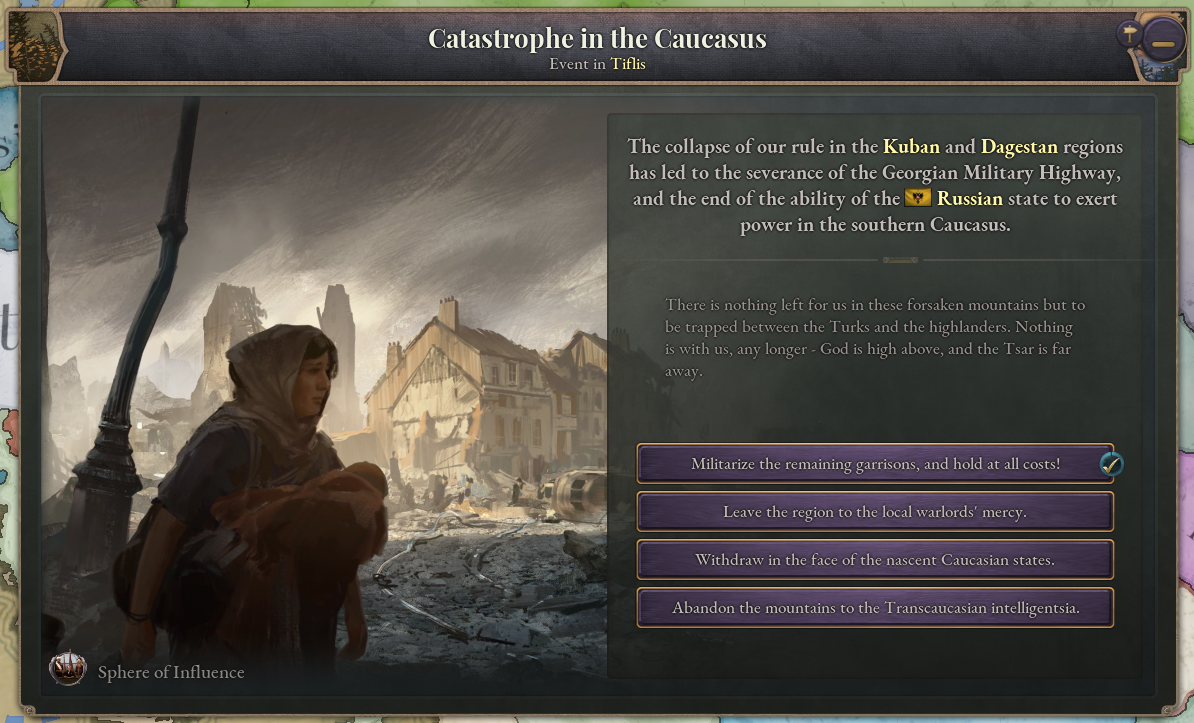Follow the Russian state link
The image size is (1194, 723).
(969, 199)
